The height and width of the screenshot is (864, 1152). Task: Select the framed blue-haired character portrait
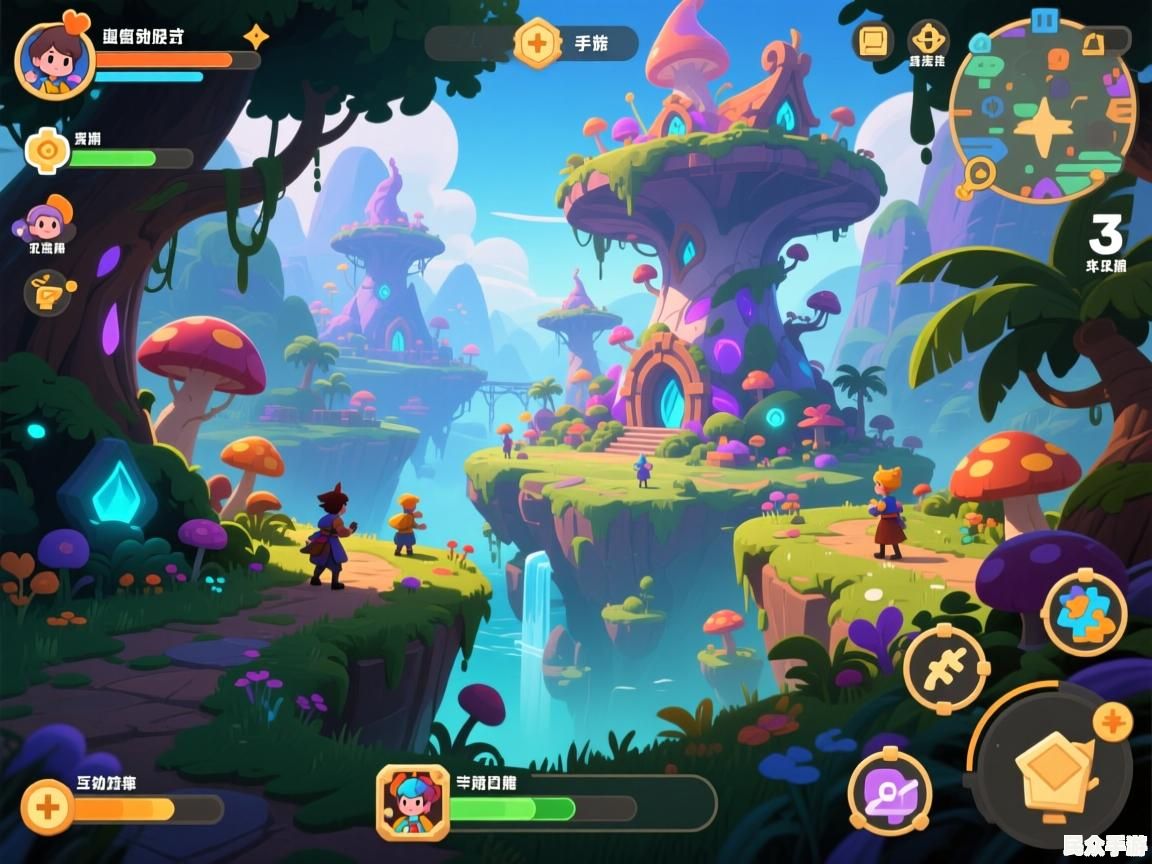point(412,802)
